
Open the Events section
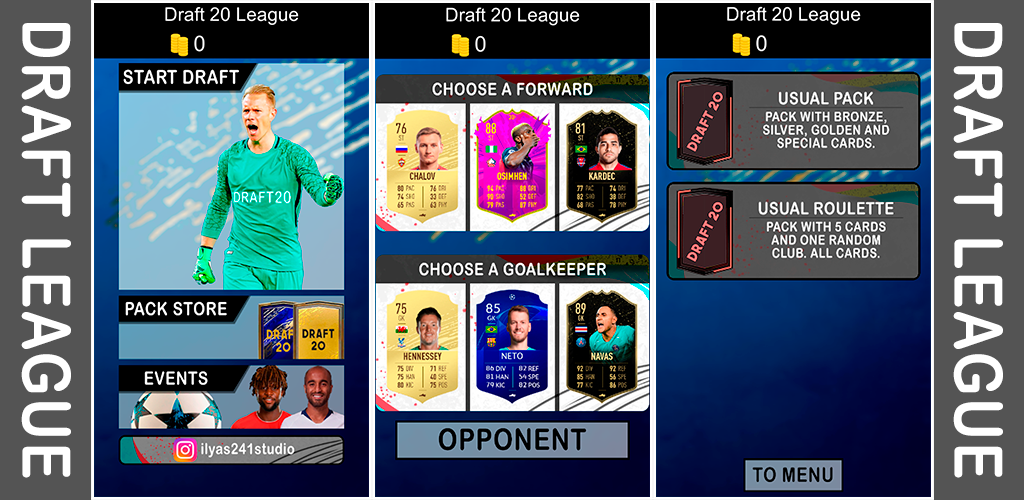click(x=231, y=397)
